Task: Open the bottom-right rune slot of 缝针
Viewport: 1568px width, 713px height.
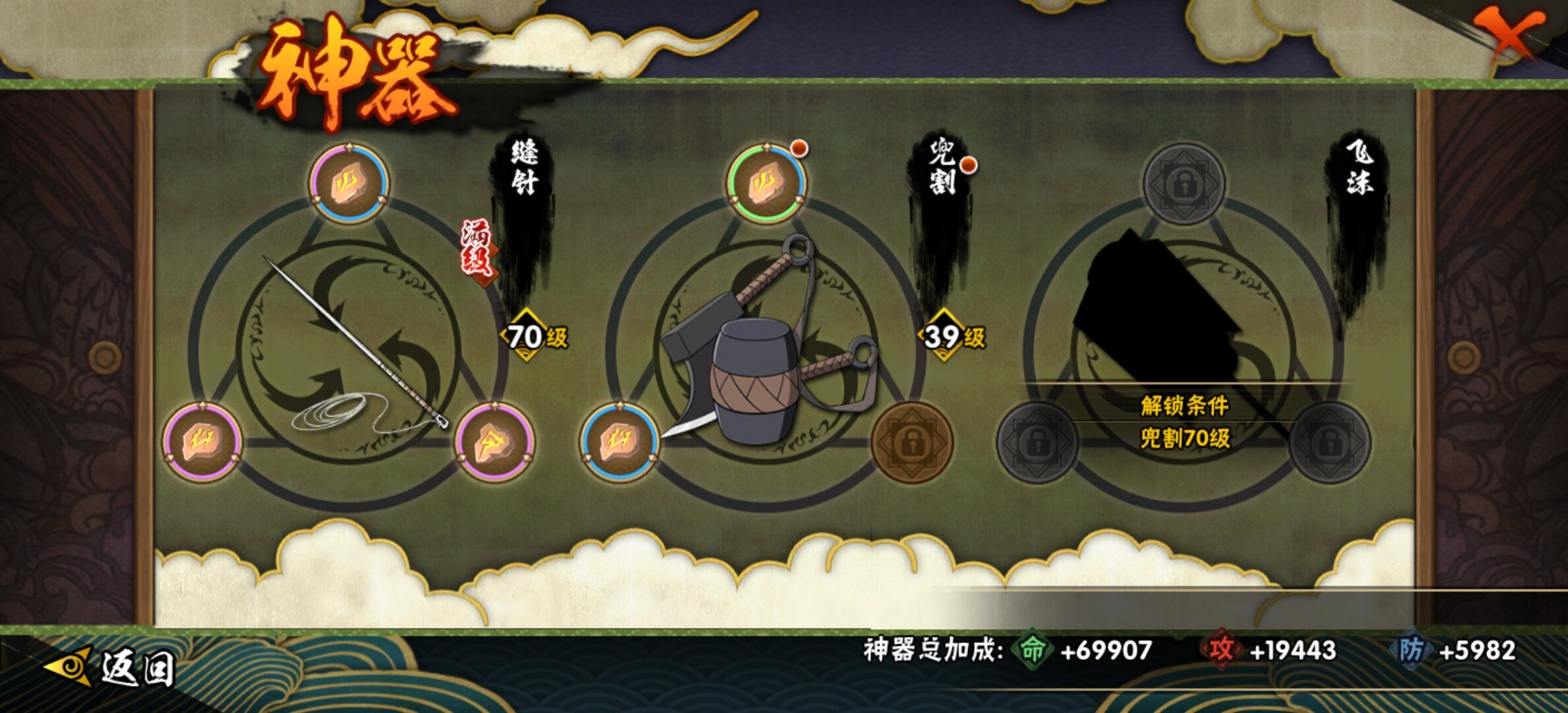Action: 494,442
